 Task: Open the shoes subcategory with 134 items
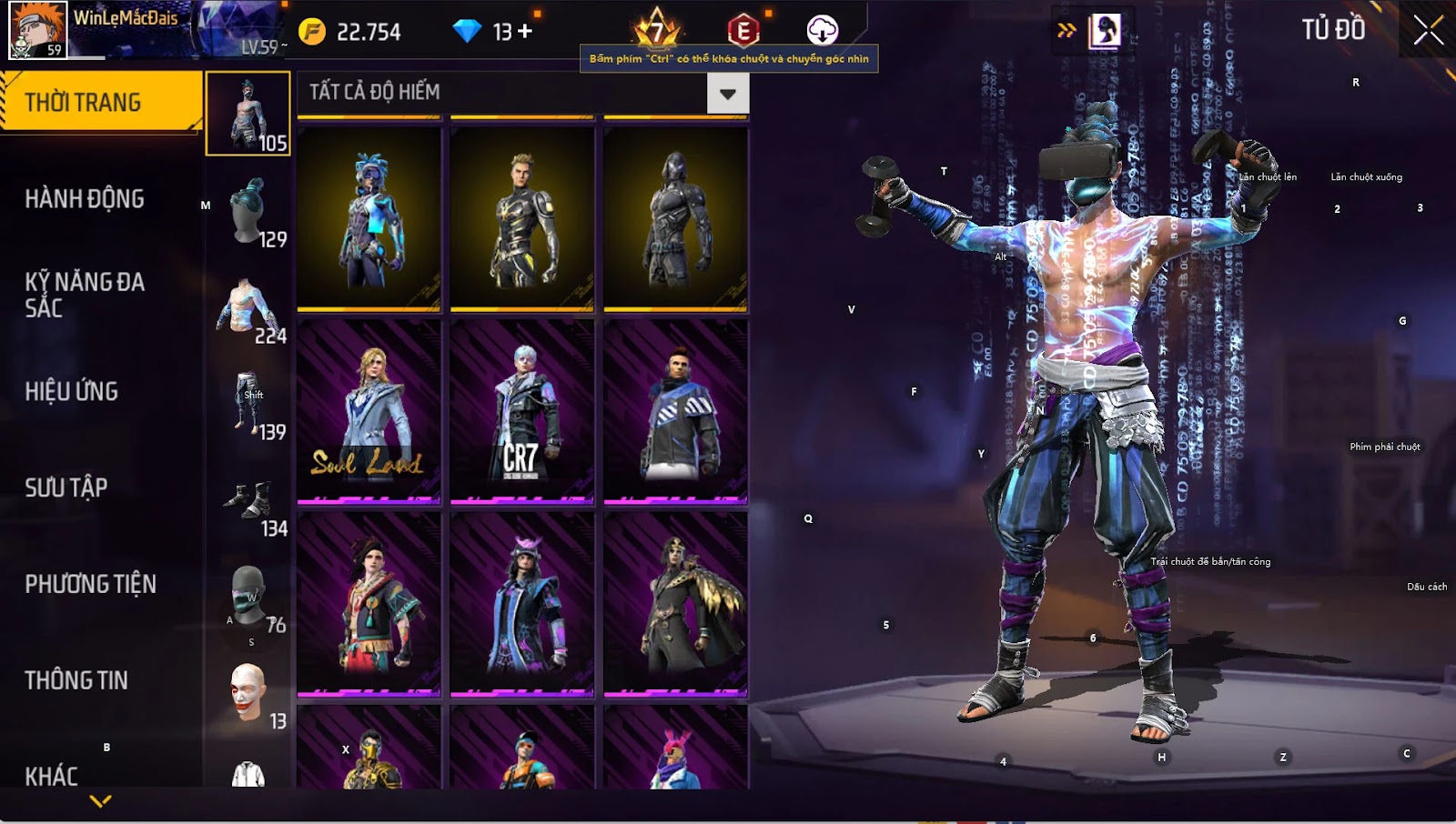[248, 501]
